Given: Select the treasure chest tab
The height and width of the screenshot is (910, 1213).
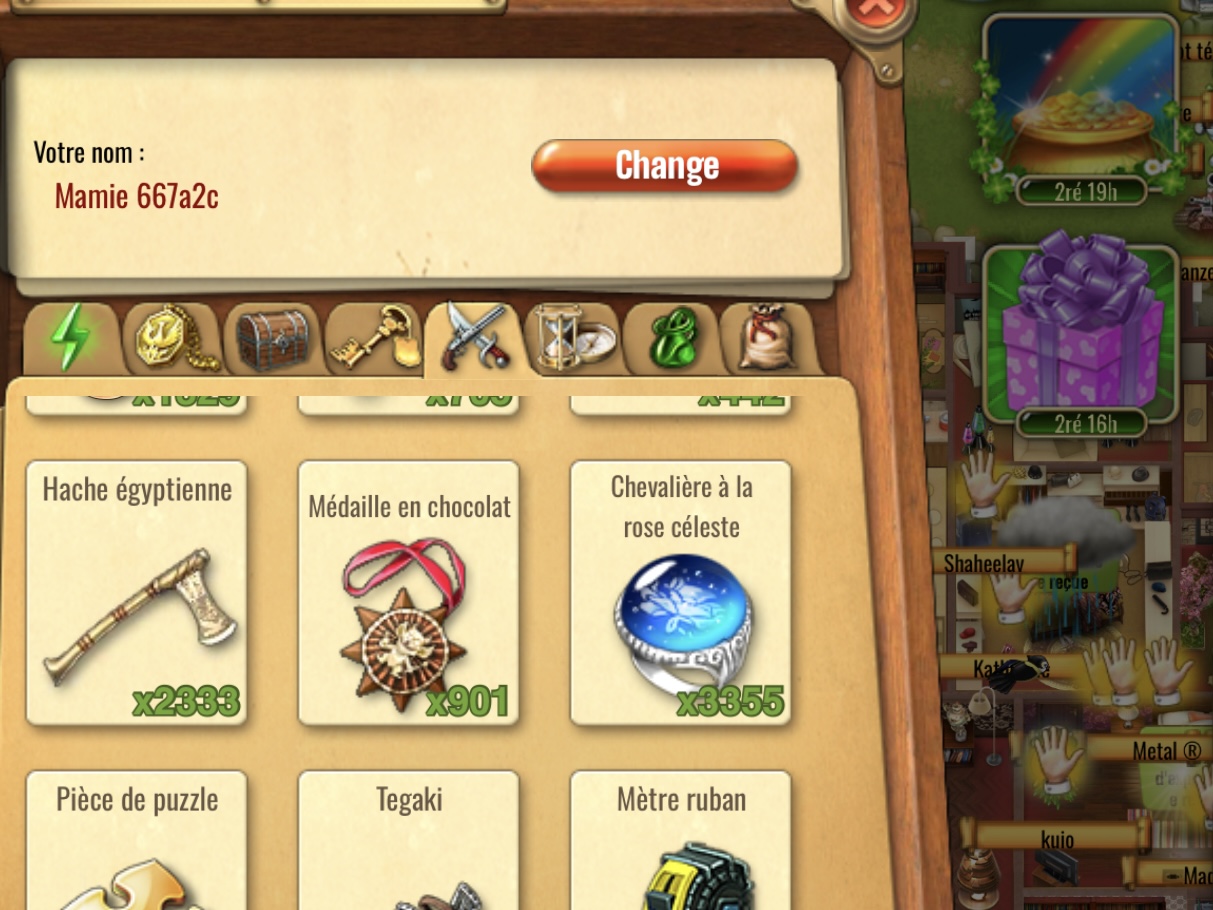Looking at the screenshot, I should coord(271,339).
